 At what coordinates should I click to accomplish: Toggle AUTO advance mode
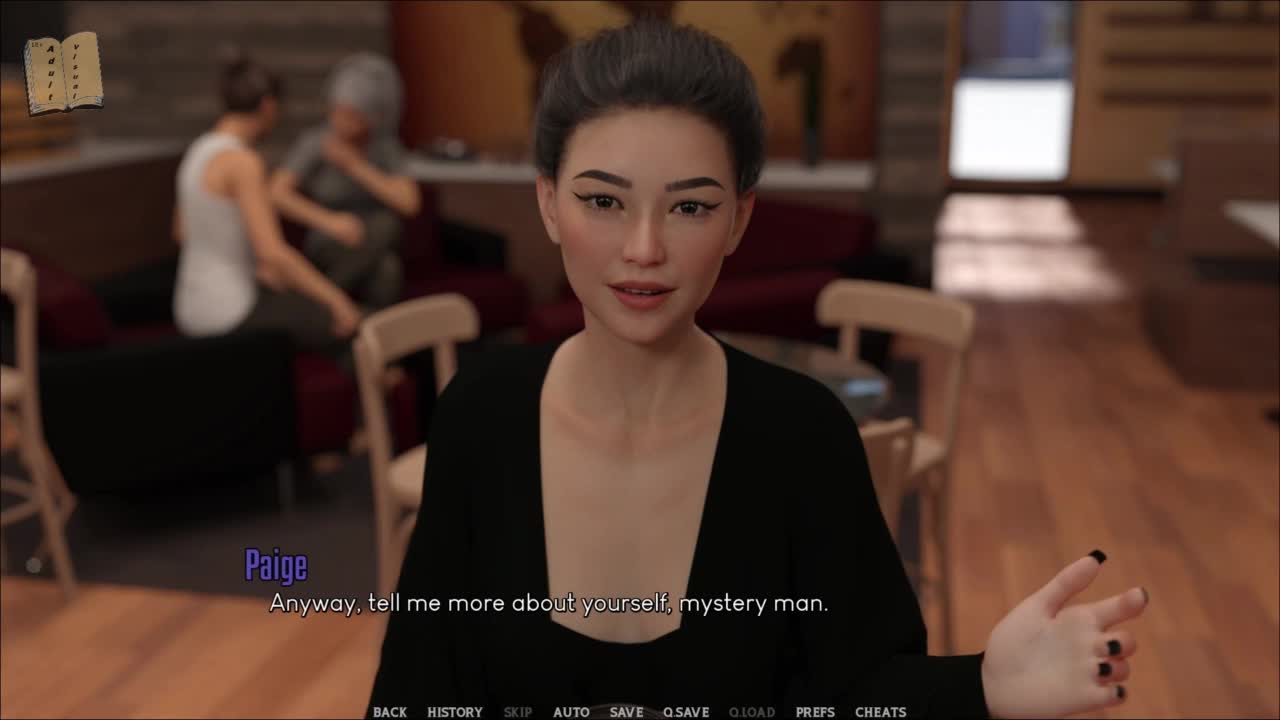571,712
